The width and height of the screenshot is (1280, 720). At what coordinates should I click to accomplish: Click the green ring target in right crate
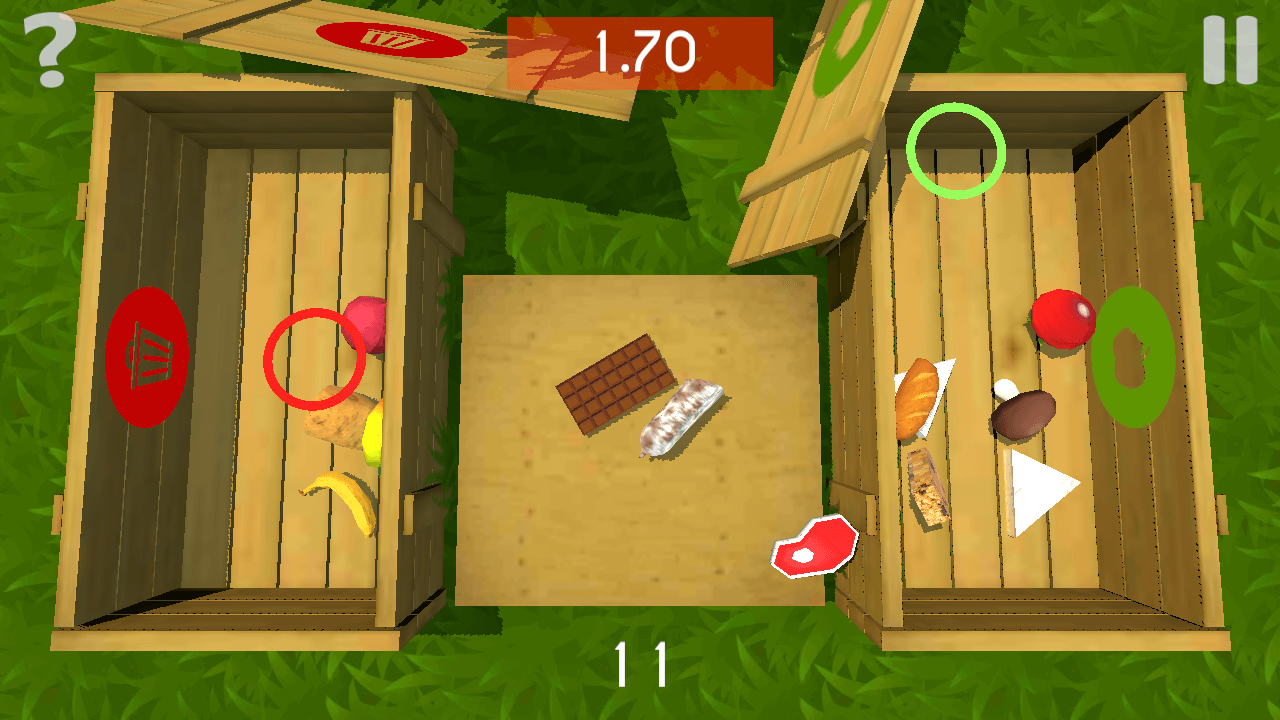pos(955,150)
